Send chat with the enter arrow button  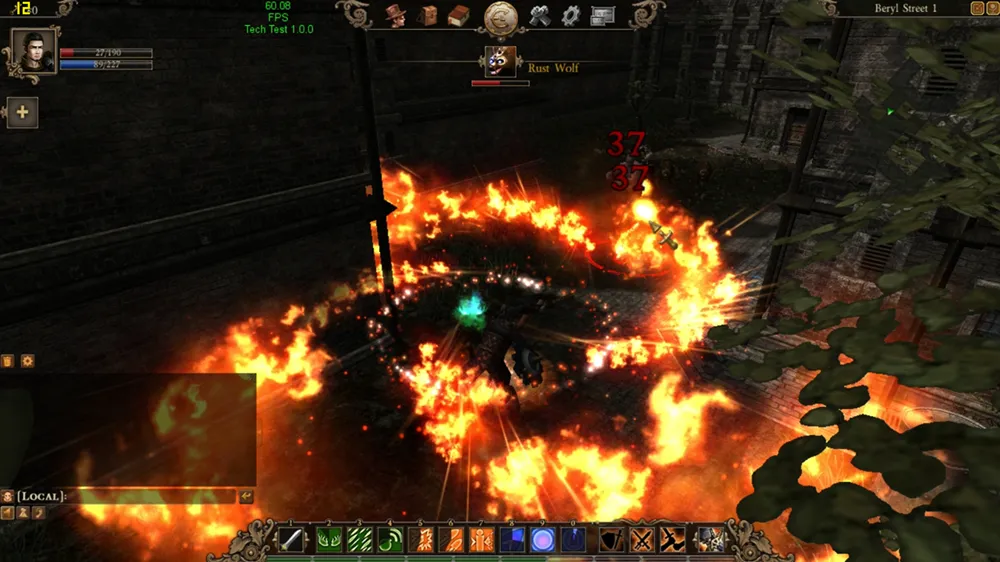[x=246, y=496]
